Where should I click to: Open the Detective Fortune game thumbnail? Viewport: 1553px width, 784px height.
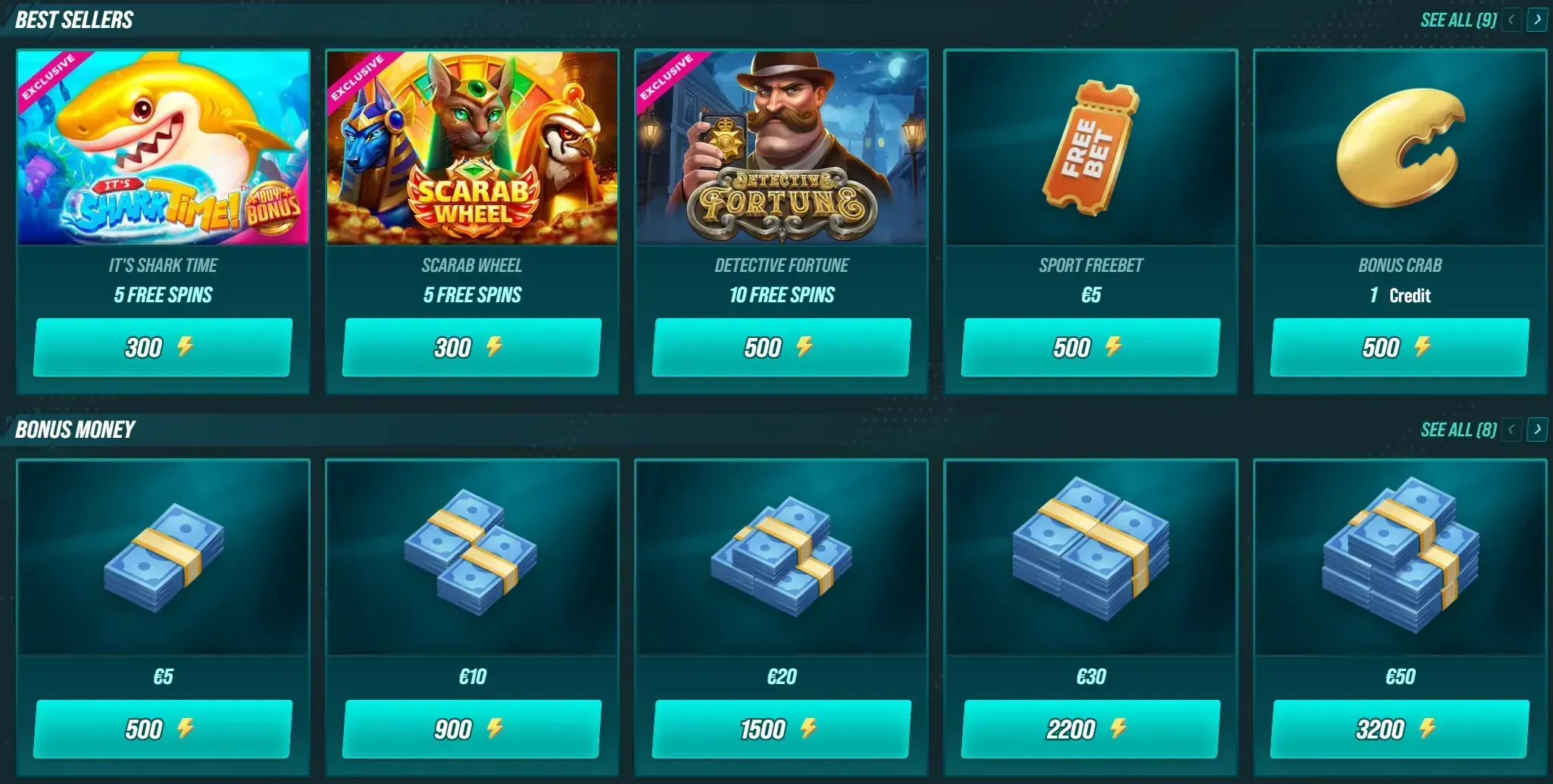click(x=780, y=148)
